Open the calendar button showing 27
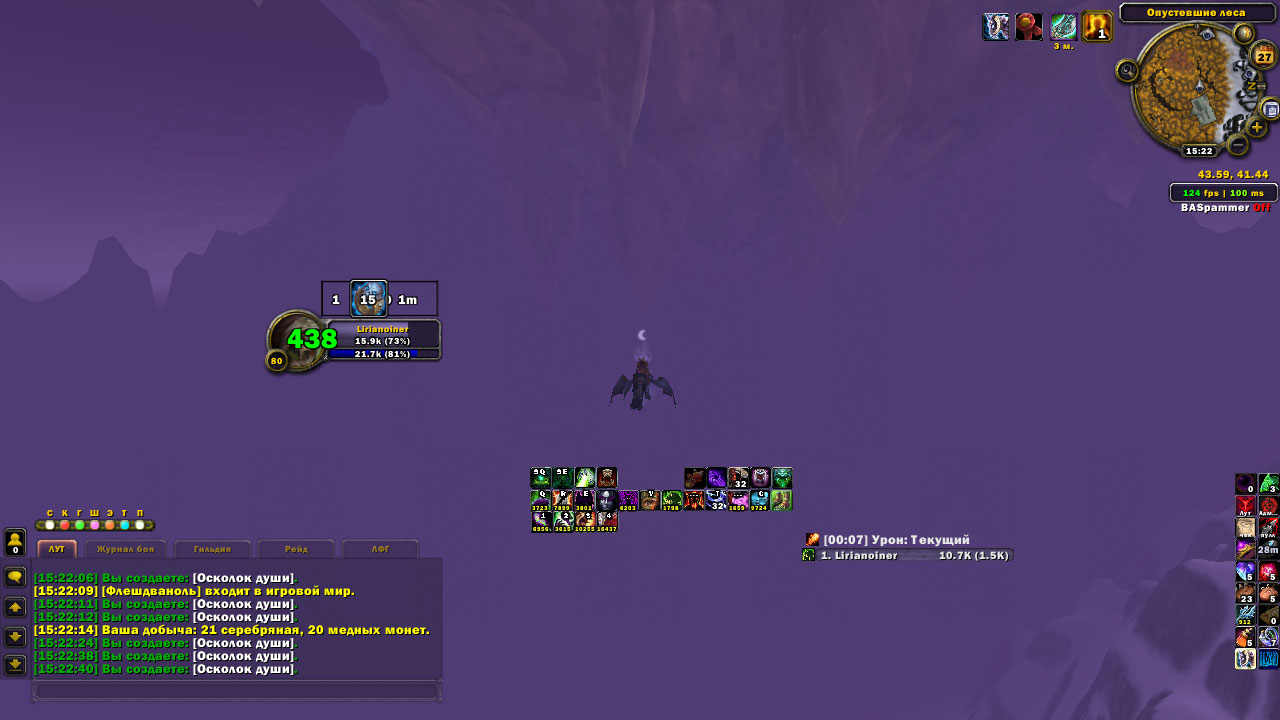This screenshot has width=1280, height=720. pos(1264,56)
